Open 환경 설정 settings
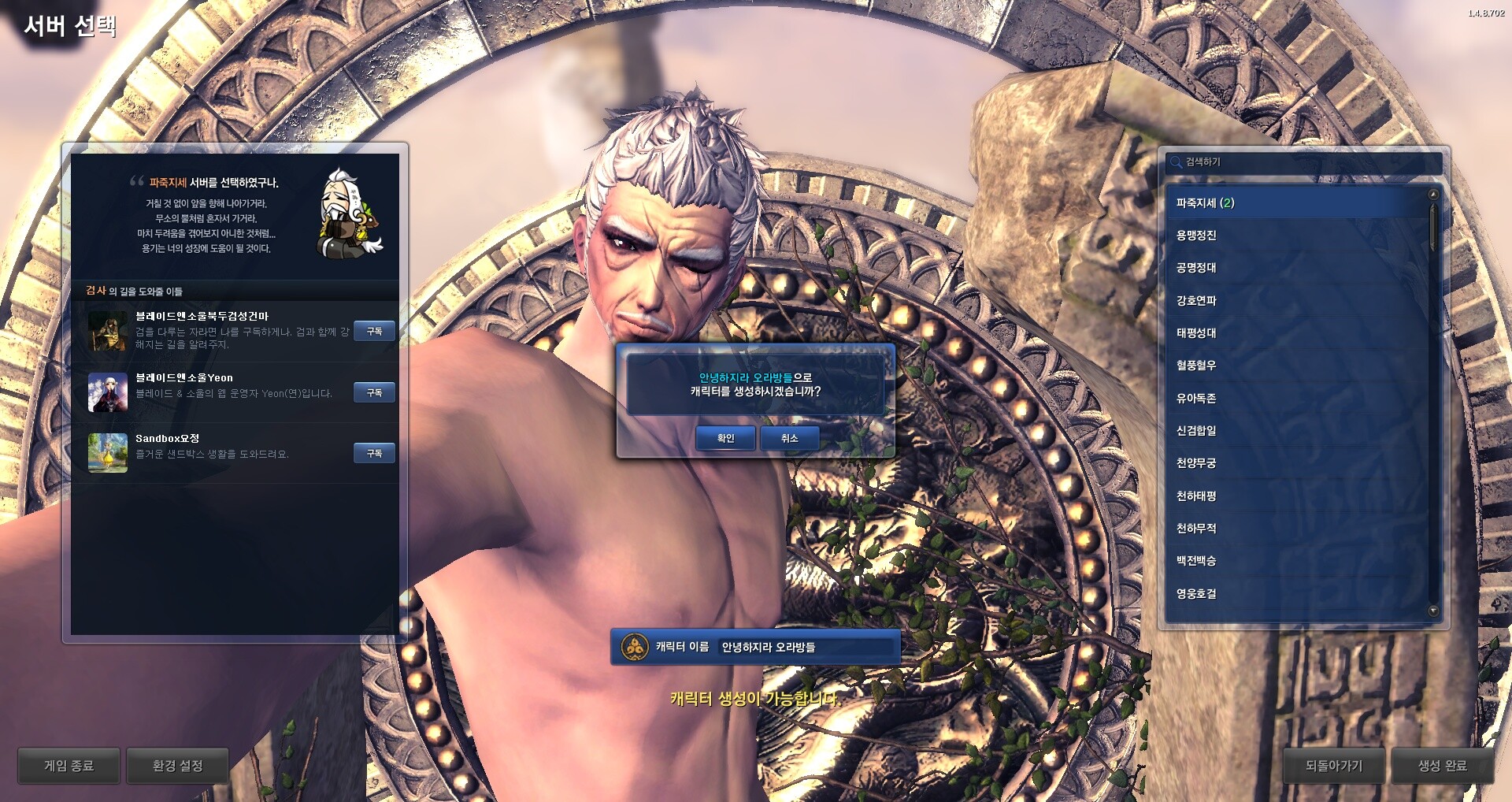This screenshot has width=1512, height=802. (177, 766)
